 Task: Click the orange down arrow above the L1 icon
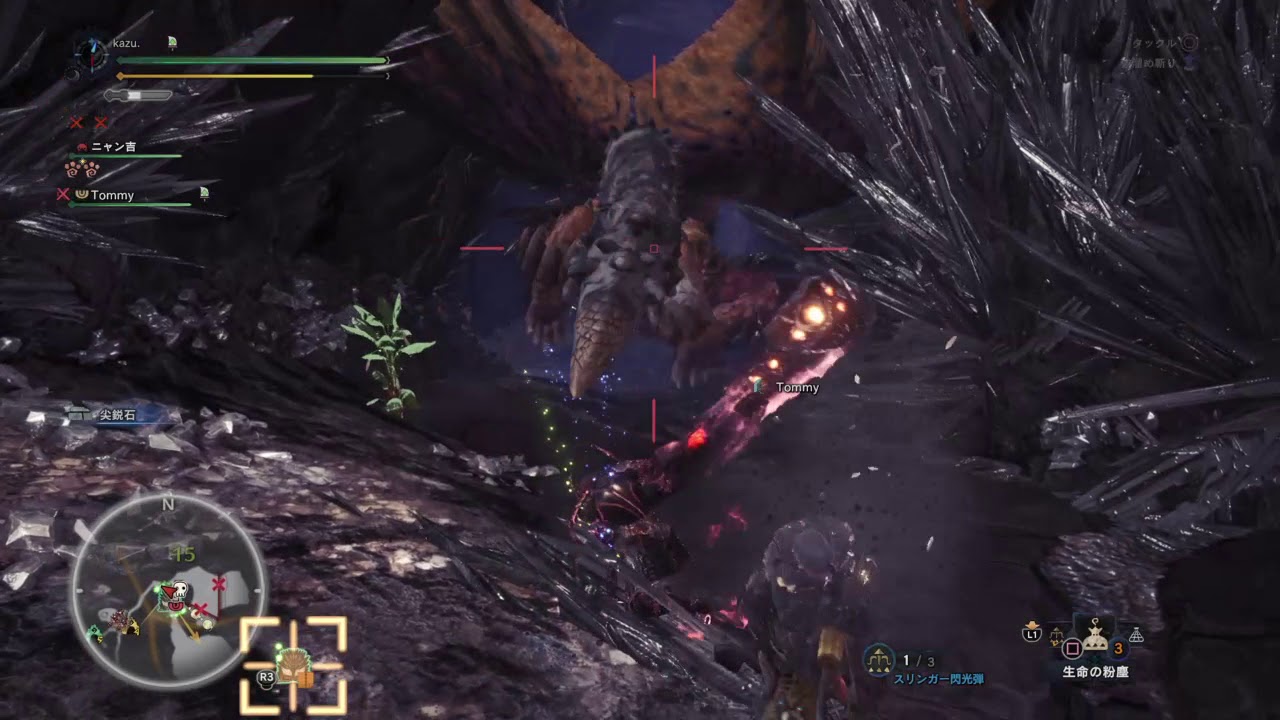[1031, 623]
